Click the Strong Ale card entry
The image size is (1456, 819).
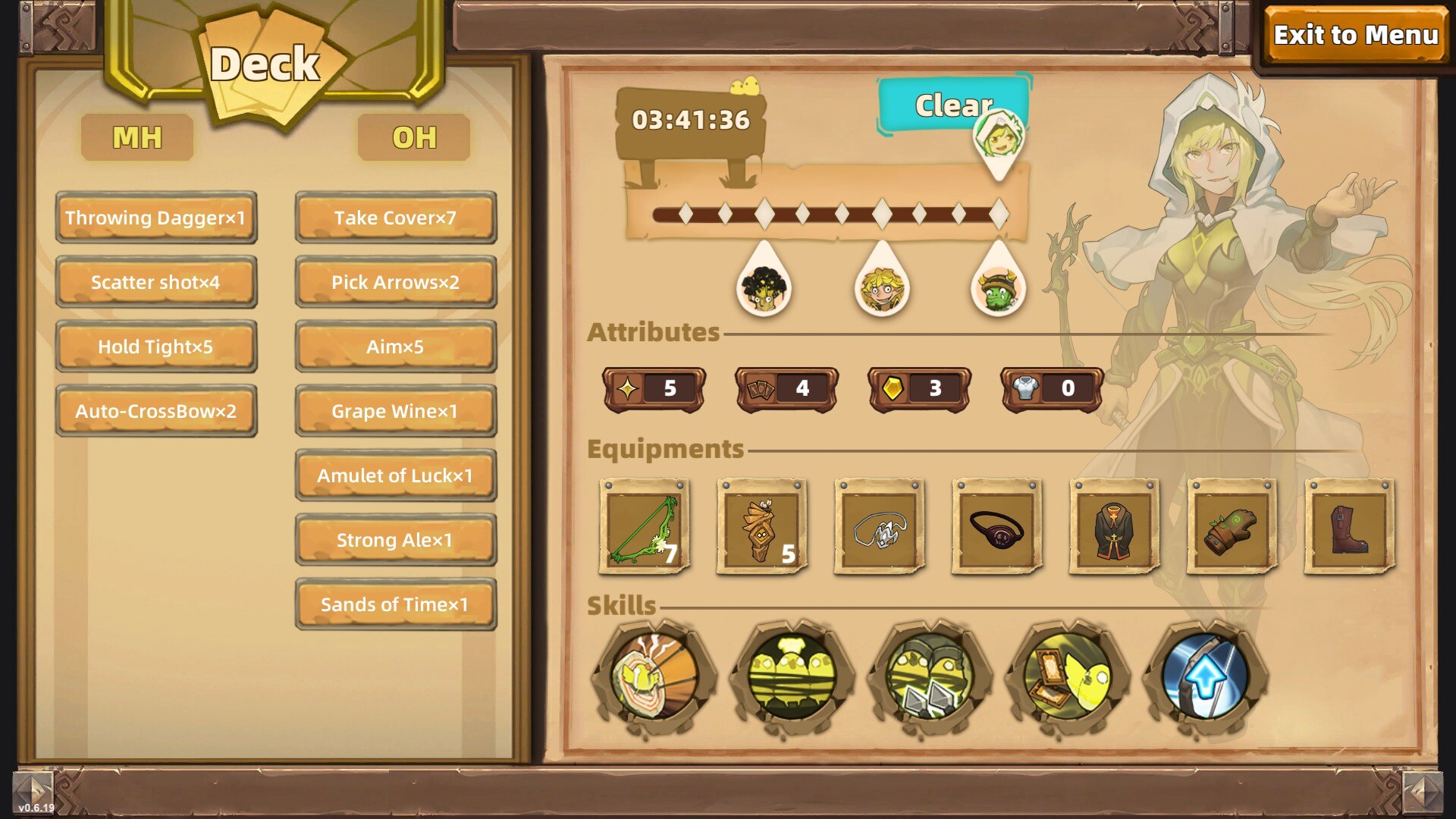pos(395,540)
